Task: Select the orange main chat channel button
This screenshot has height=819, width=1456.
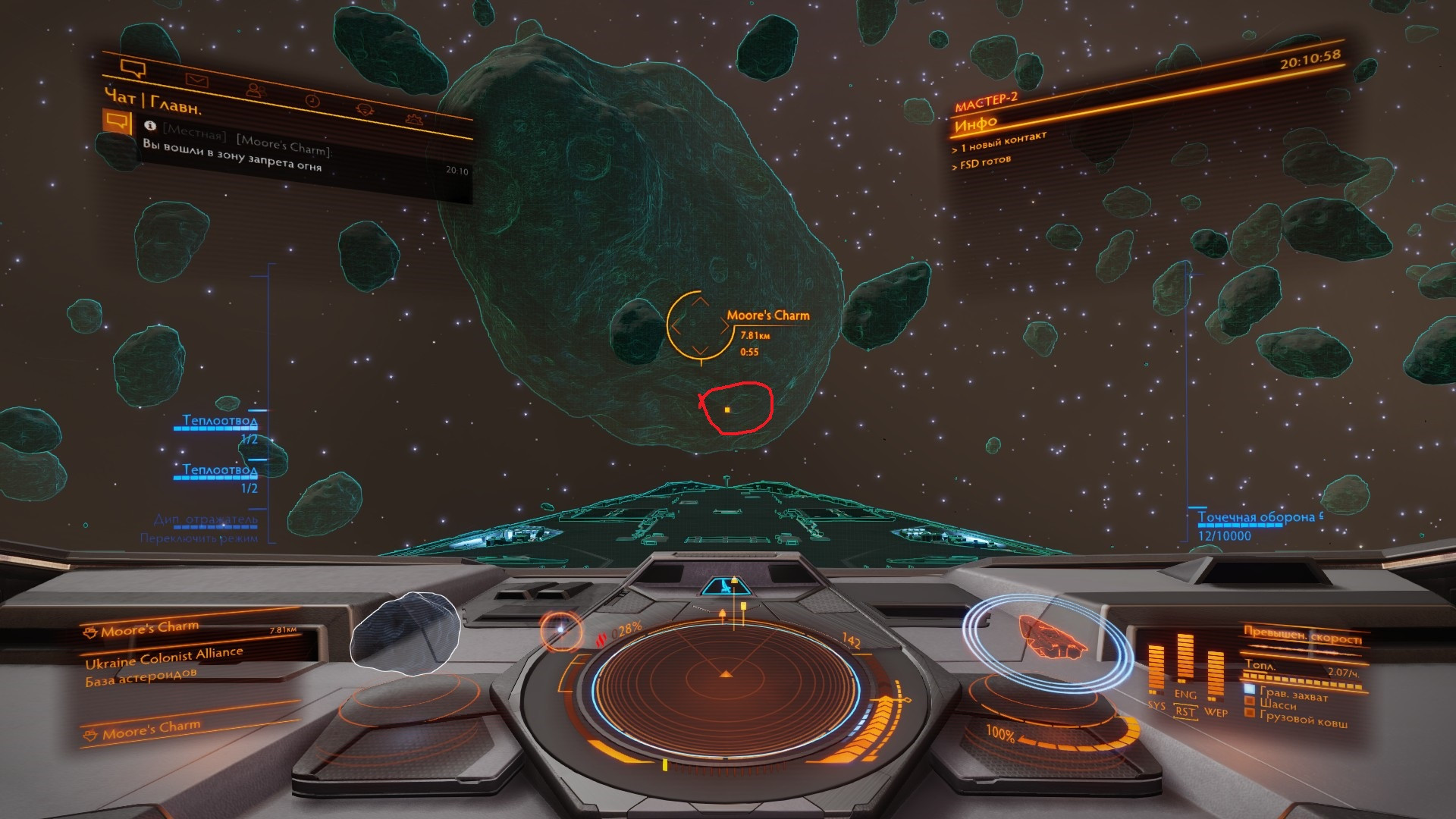Action: pos(117,121)
